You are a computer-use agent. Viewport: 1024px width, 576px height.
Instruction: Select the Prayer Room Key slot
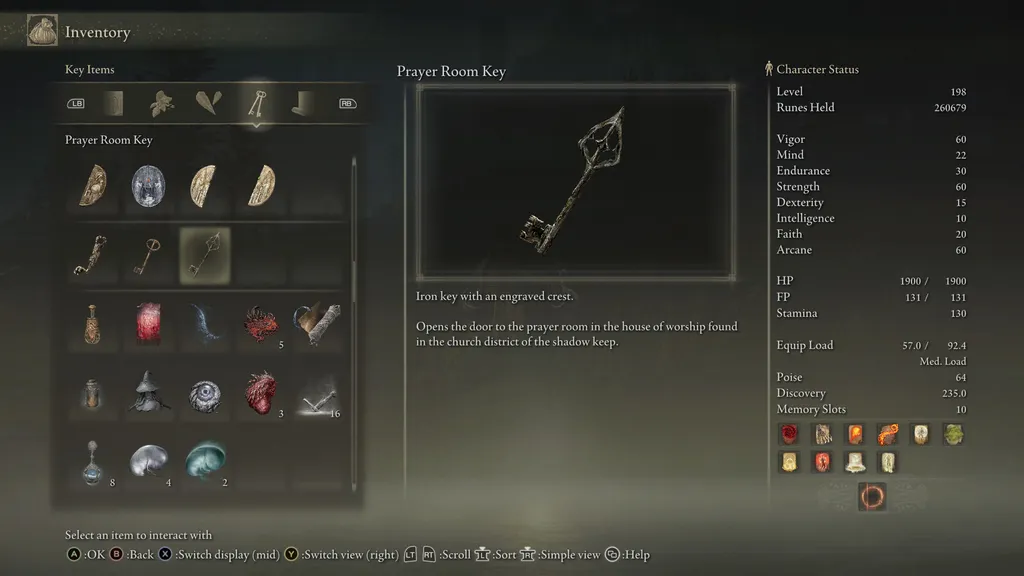[205, 256]
